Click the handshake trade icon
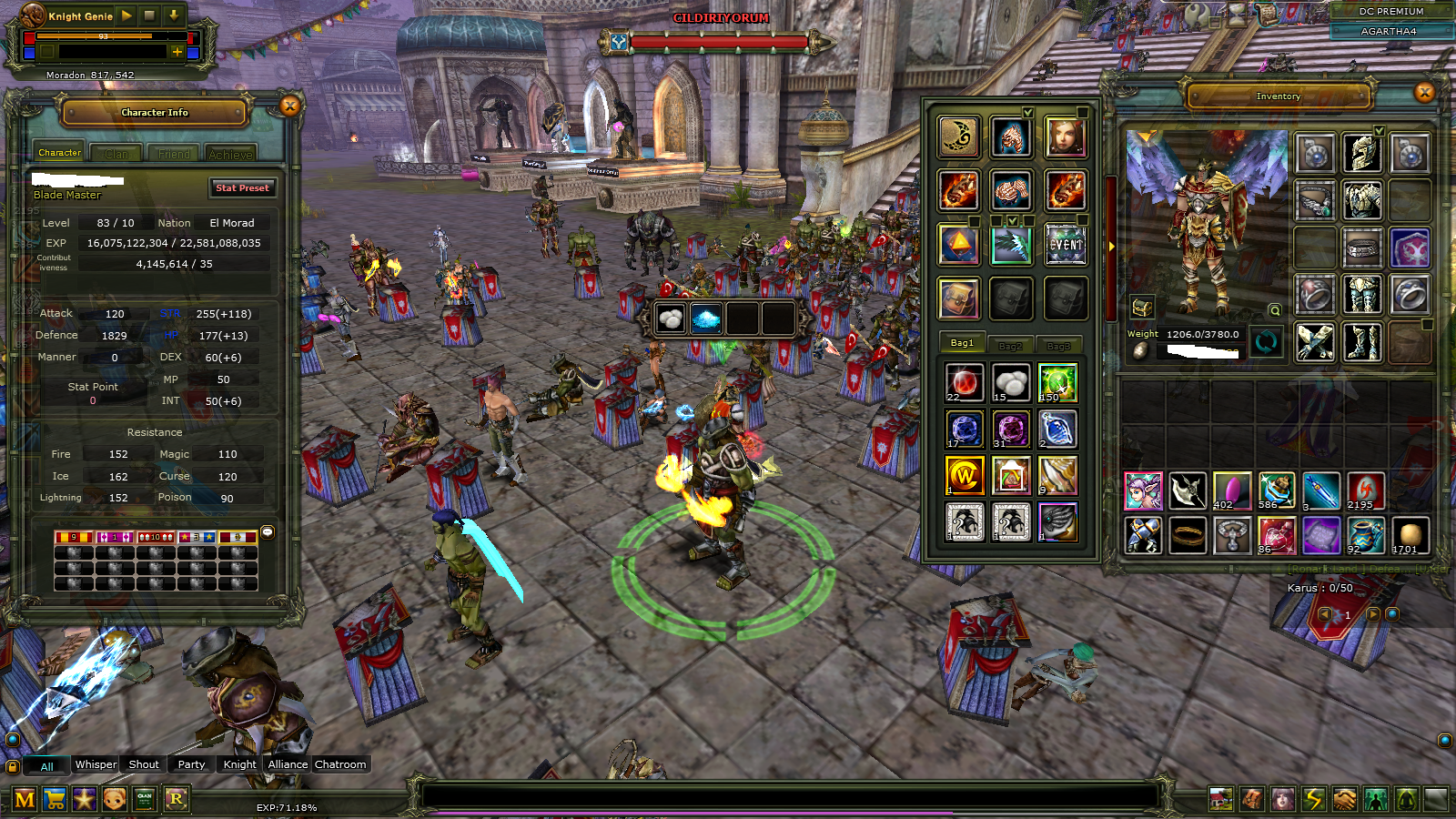Screen dimensions: 1456x819 click(1344, 800)
